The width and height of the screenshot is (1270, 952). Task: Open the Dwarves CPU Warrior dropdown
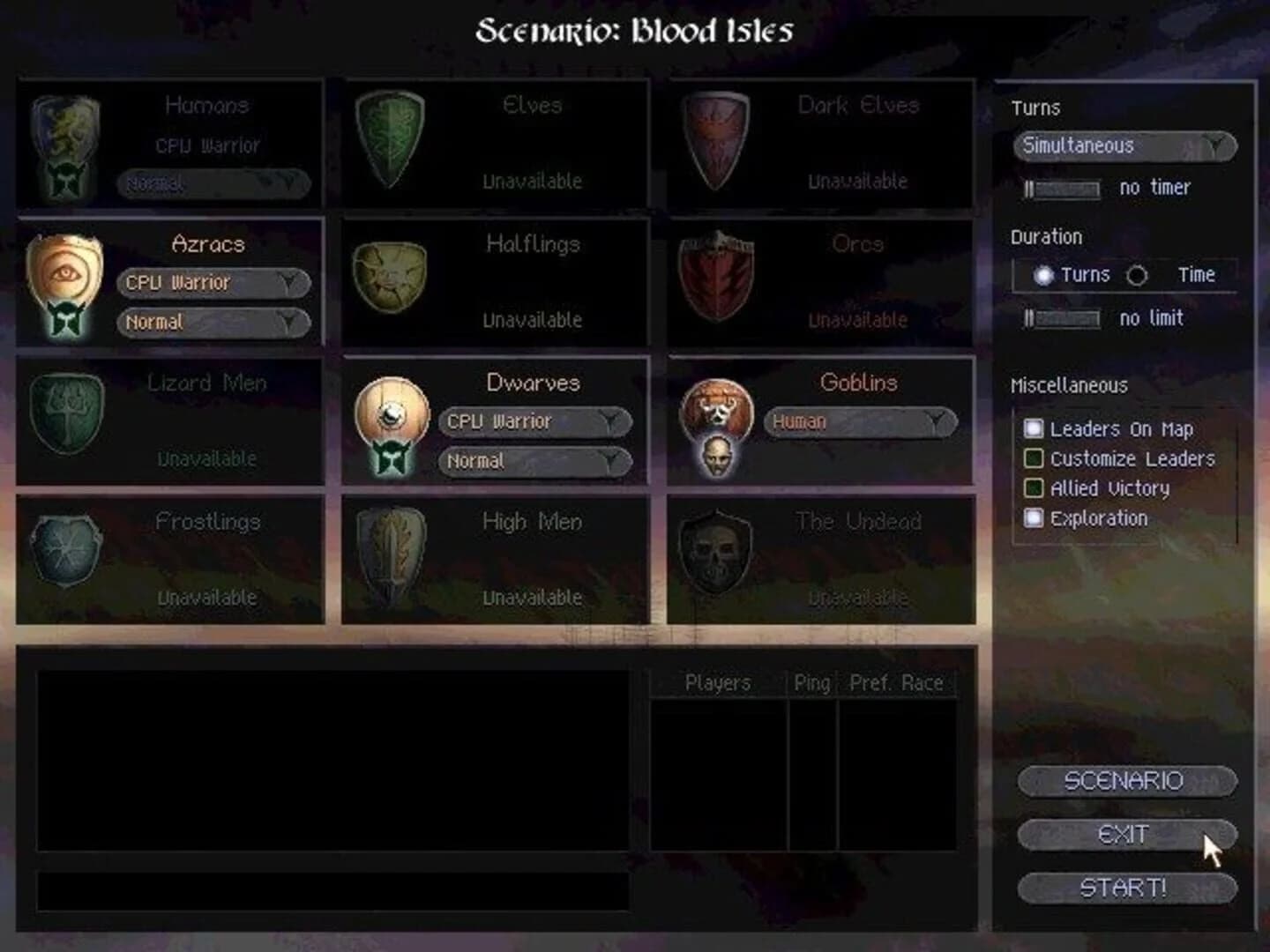pos(534,421)
